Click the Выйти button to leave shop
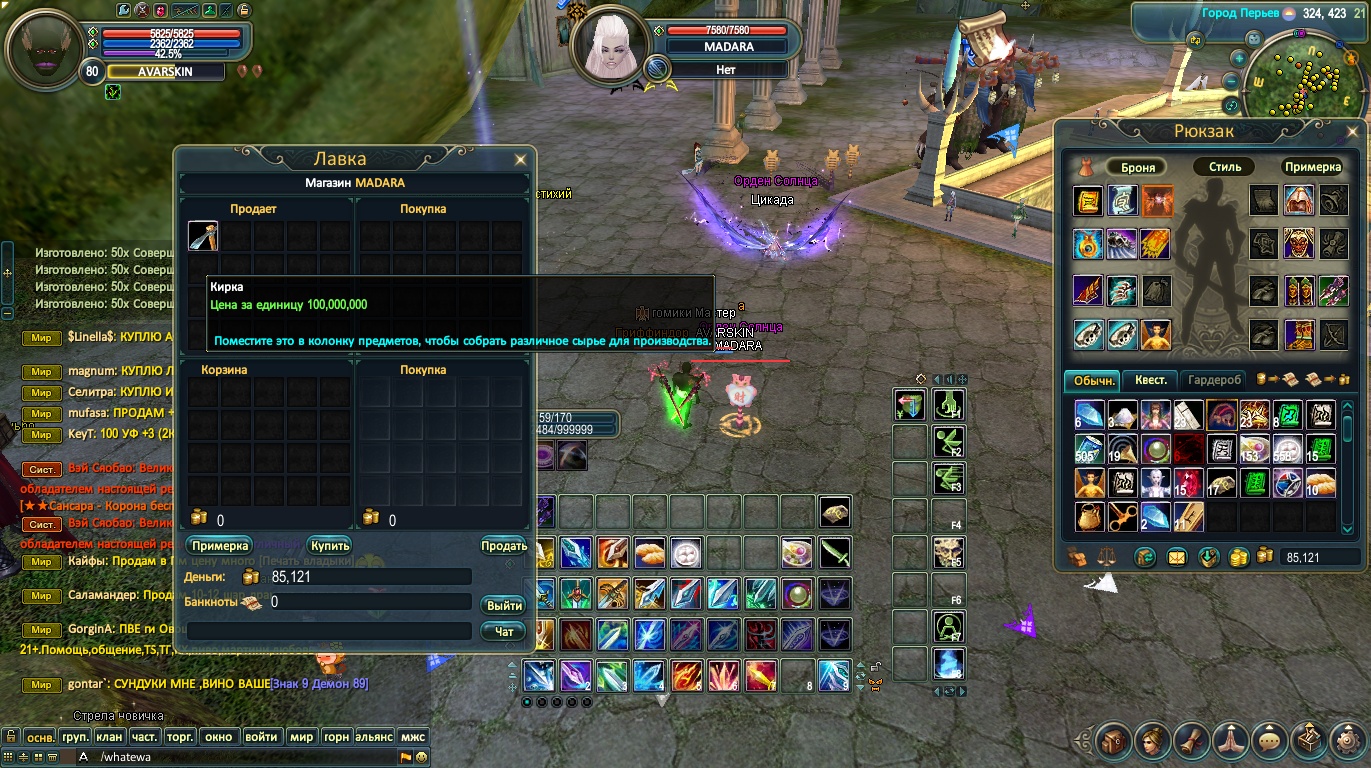1371x768 pixels. tap(504, 606)
